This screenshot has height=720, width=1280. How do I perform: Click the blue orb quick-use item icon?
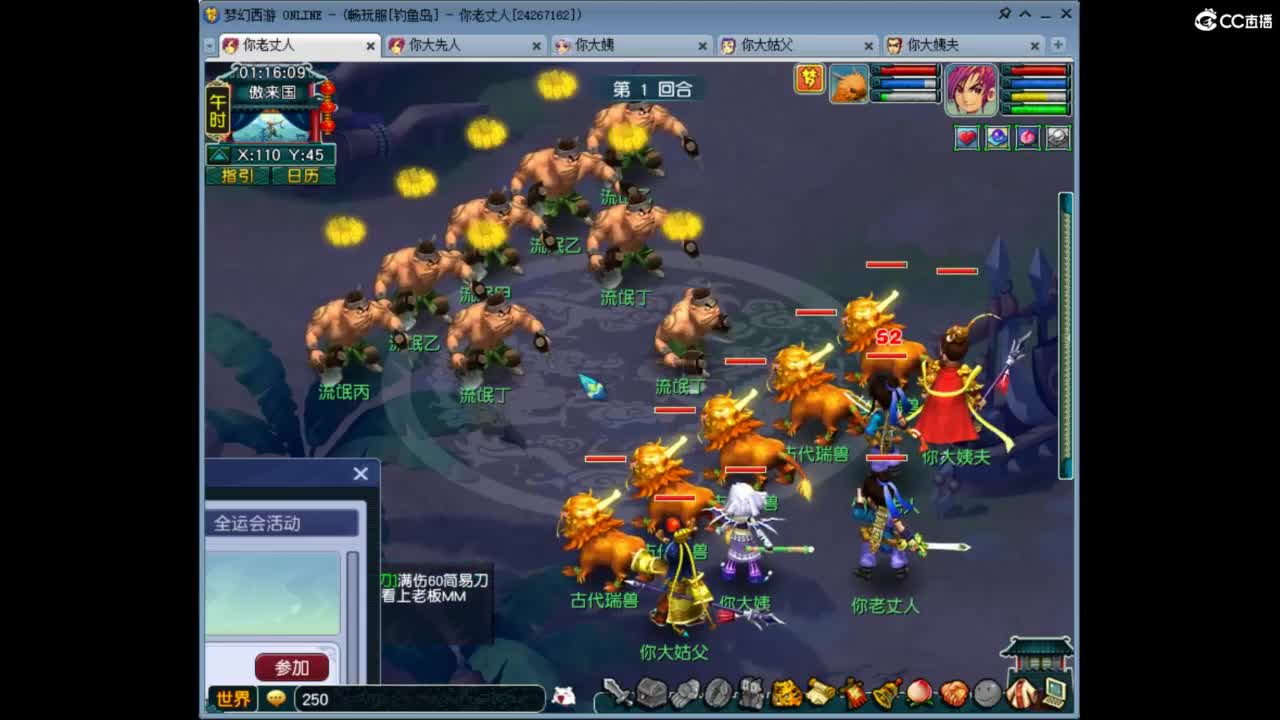click(996, 138)
